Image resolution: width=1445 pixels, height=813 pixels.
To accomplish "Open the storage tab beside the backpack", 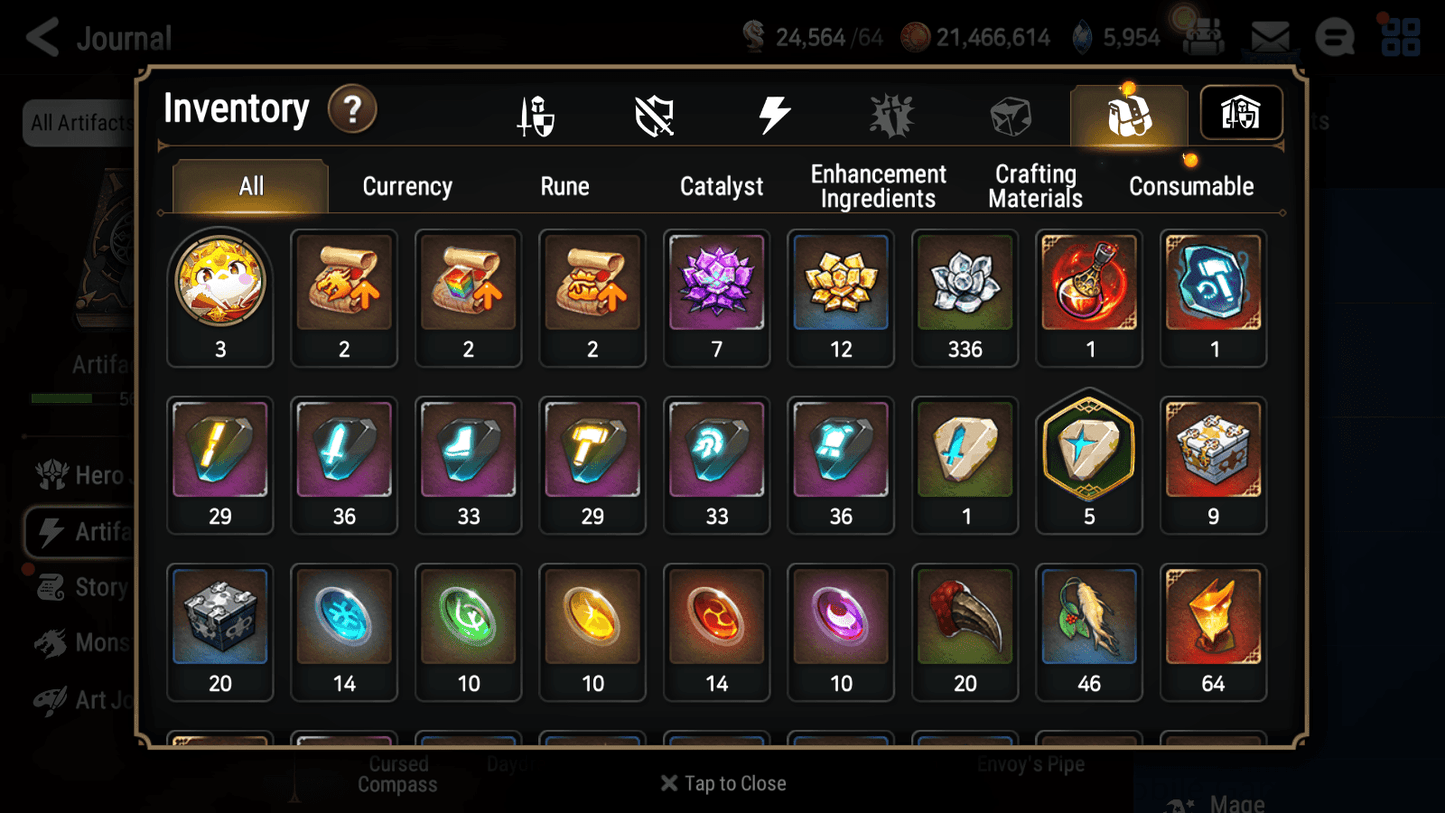I will [1240, 113].
